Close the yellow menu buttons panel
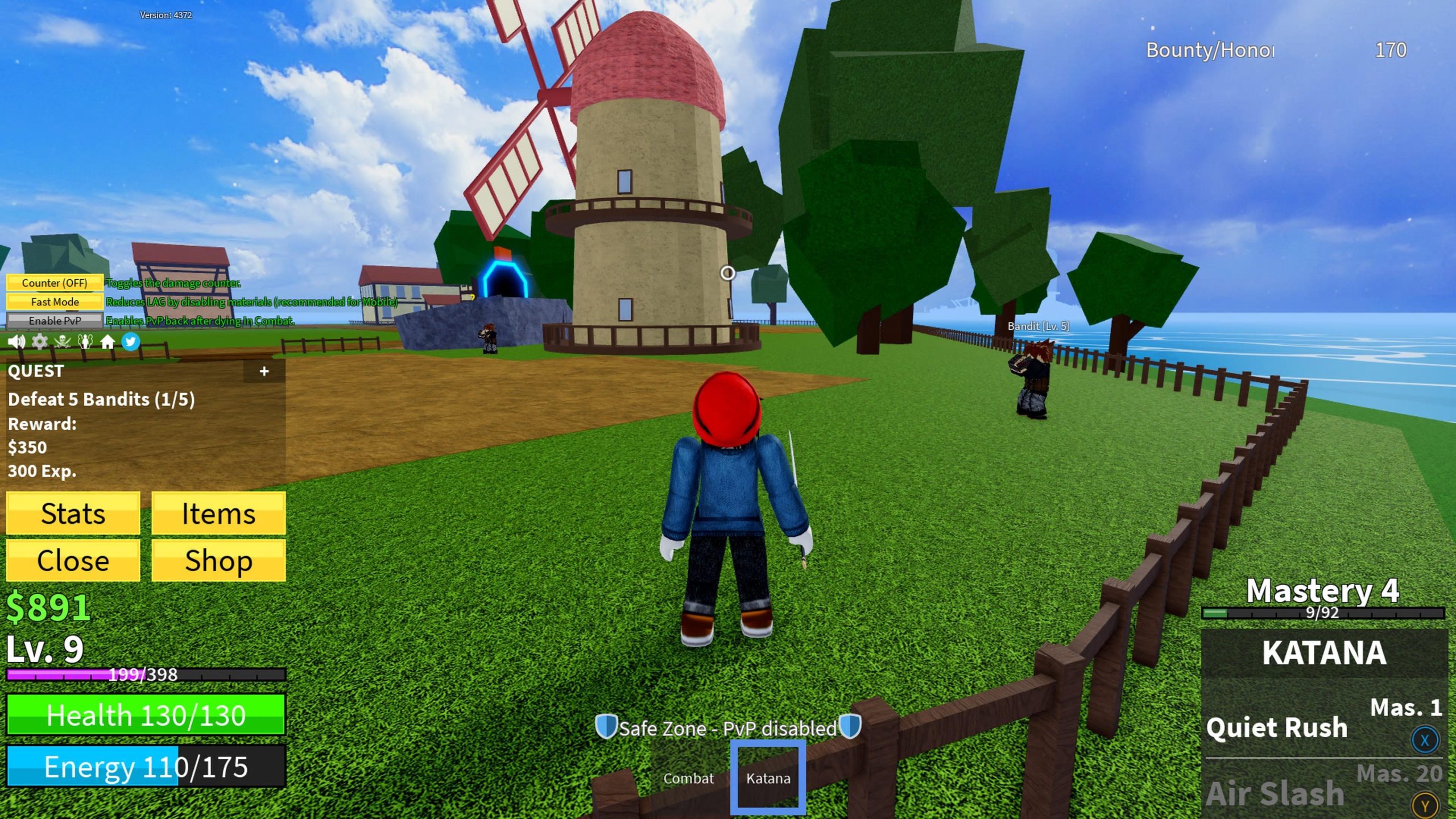1456x819 pixels. click(73, 561)
